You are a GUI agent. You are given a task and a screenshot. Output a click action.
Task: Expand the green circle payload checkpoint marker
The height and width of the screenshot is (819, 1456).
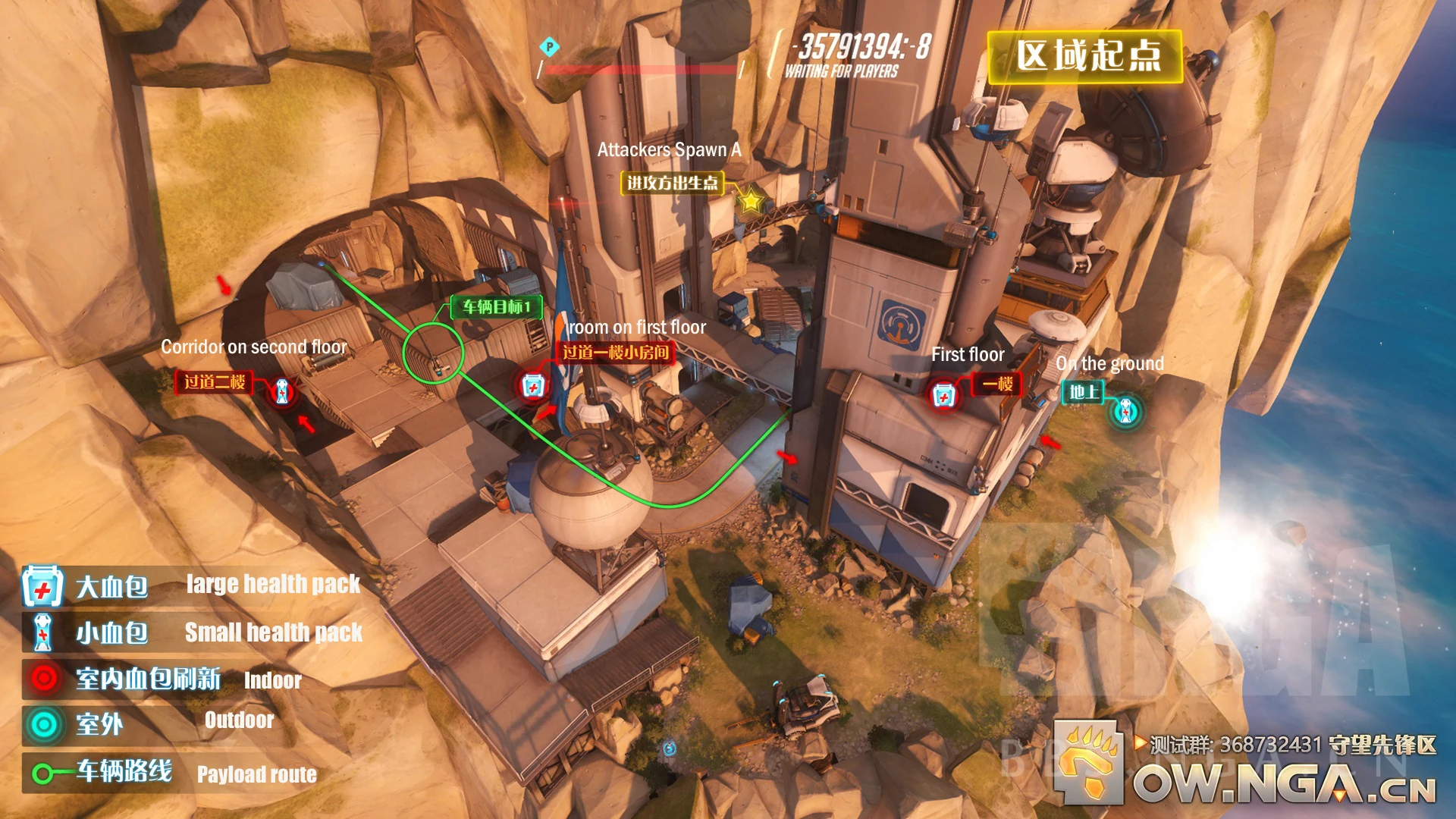(432, 352)
